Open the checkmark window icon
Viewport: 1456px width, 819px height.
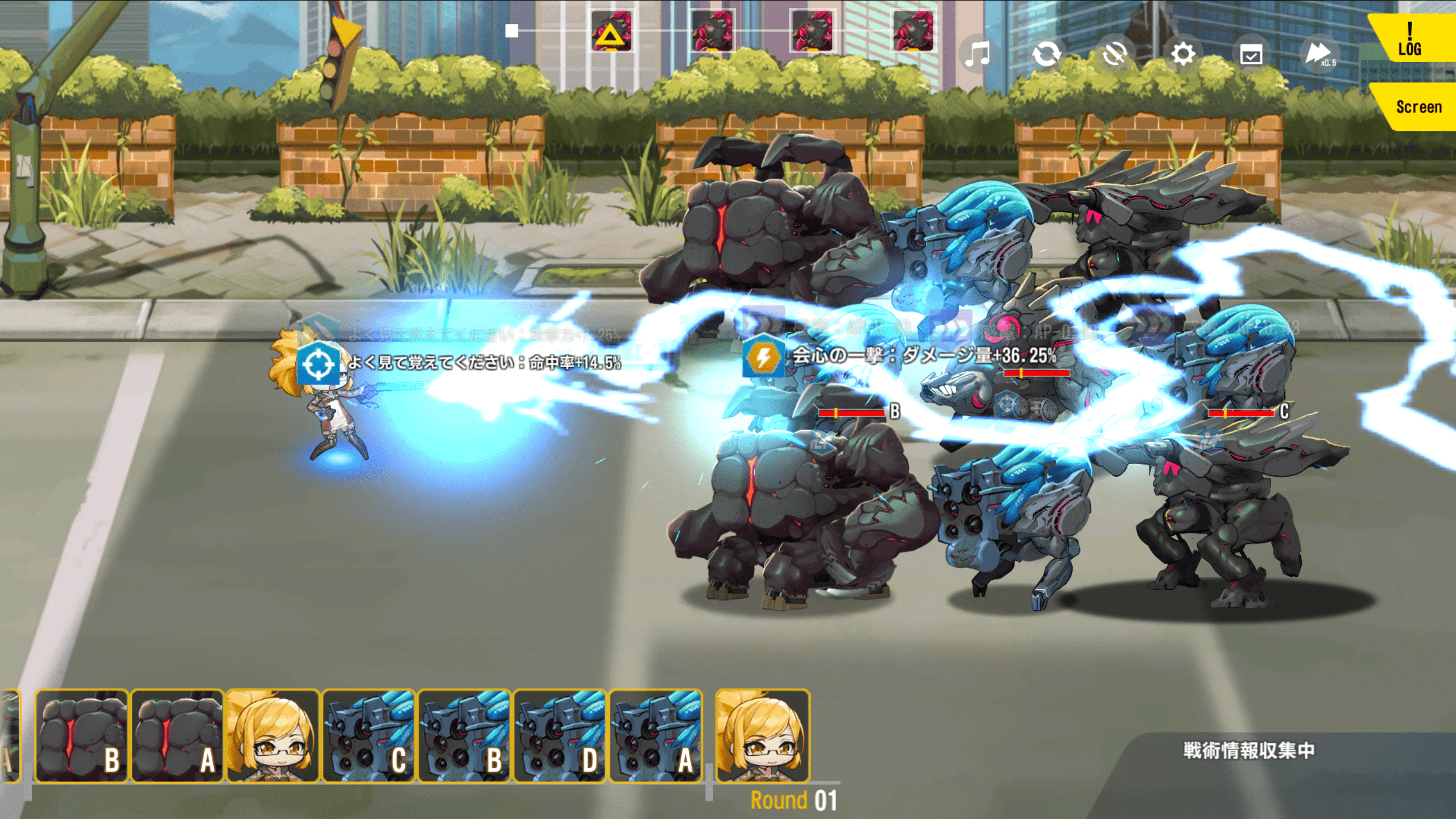[x=1251, y=55]
